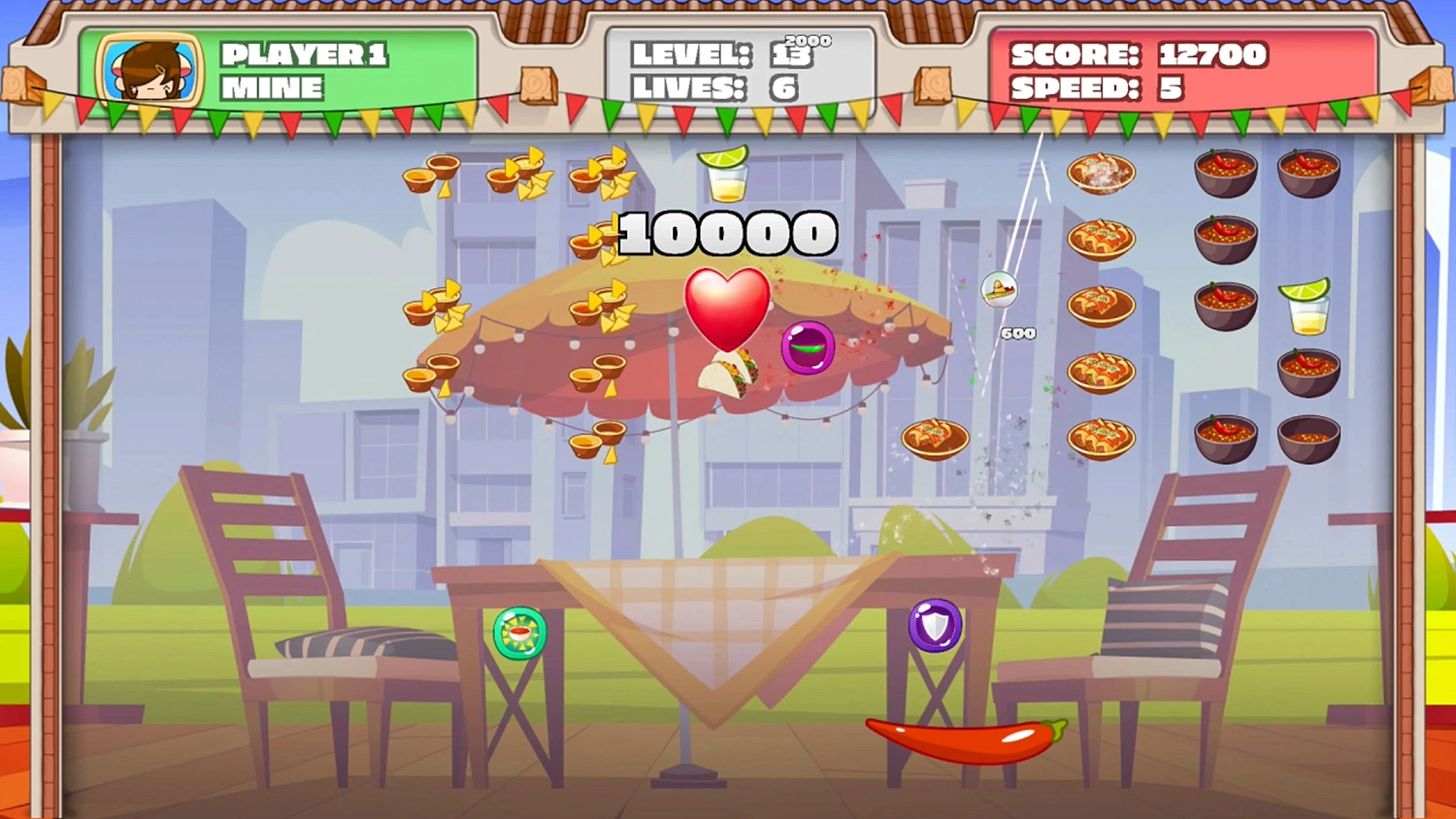Hit the lime drink block in the right grid
Image resolution: width=1456 pixels, height=819 pixels.
tap(1307, 305)
